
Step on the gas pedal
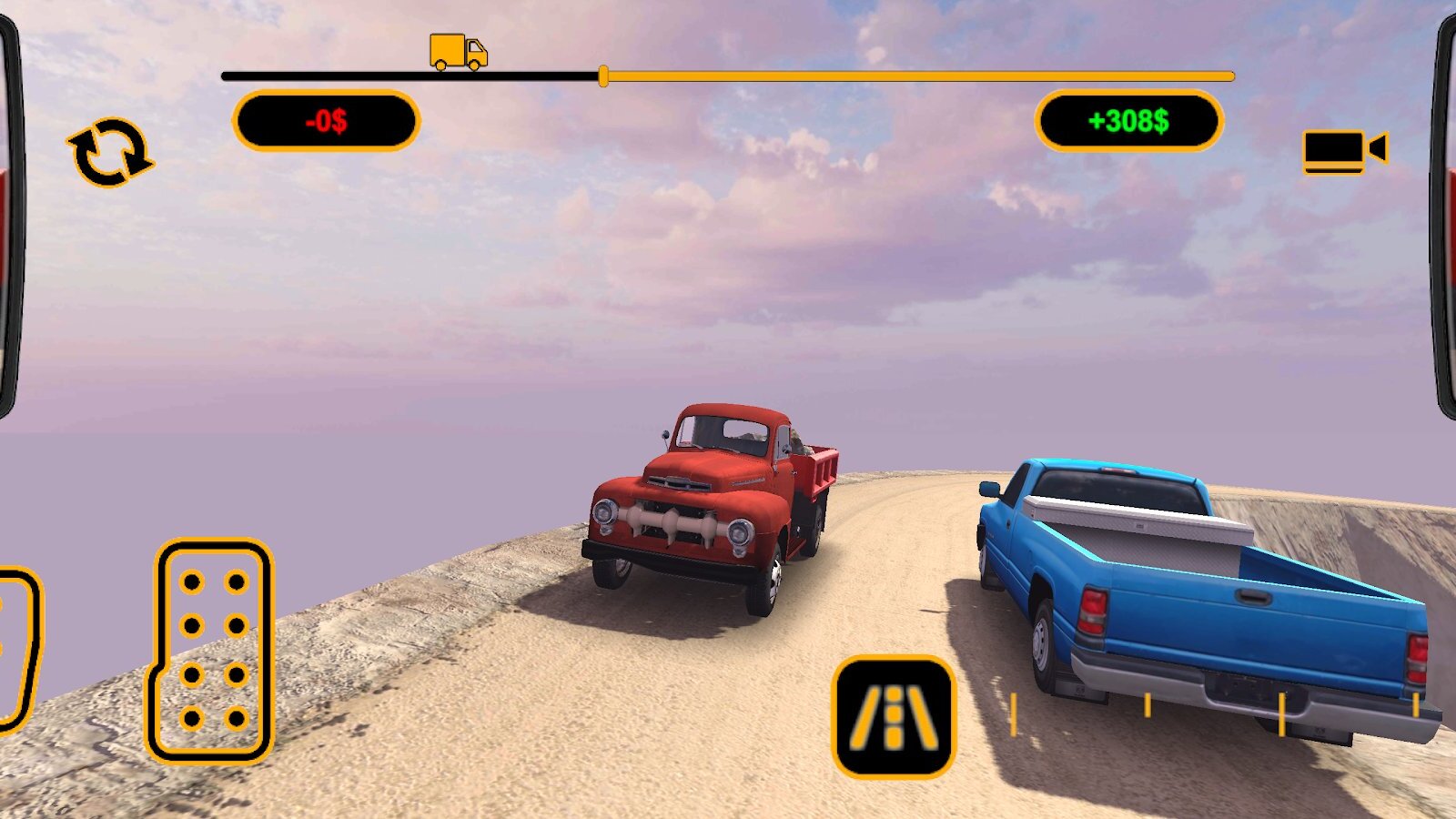coord(211,651)
